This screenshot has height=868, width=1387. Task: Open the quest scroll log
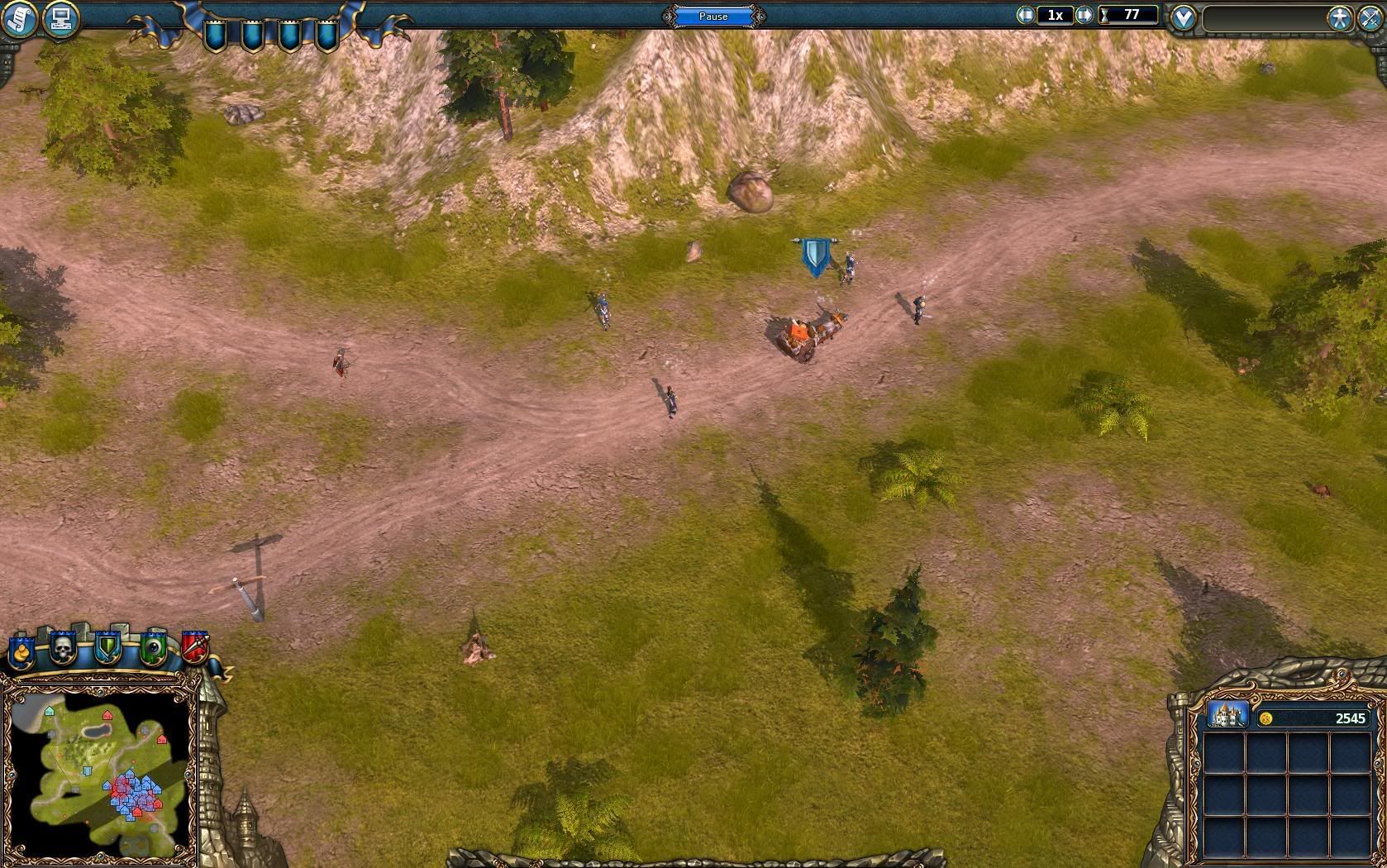20,18
